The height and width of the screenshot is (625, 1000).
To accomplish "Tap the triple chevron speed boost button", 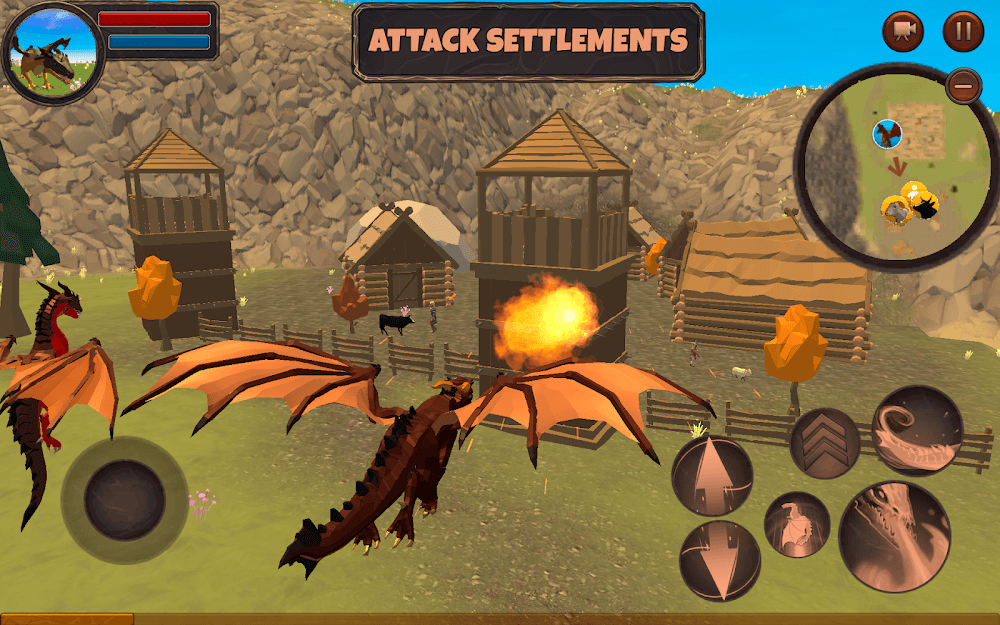I will click(x=825, y=443).
